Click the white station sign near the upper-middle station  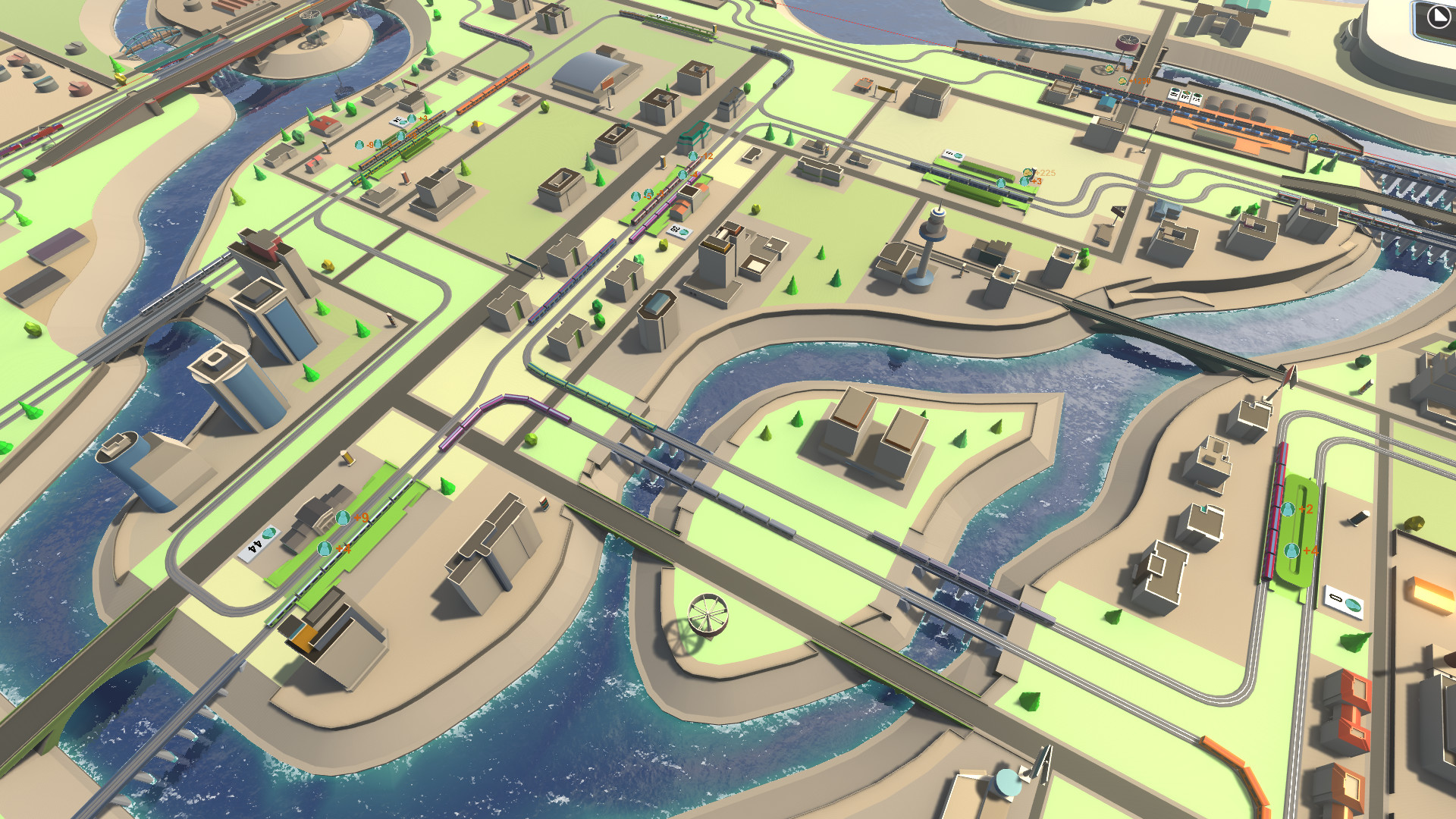pos(954,154)
